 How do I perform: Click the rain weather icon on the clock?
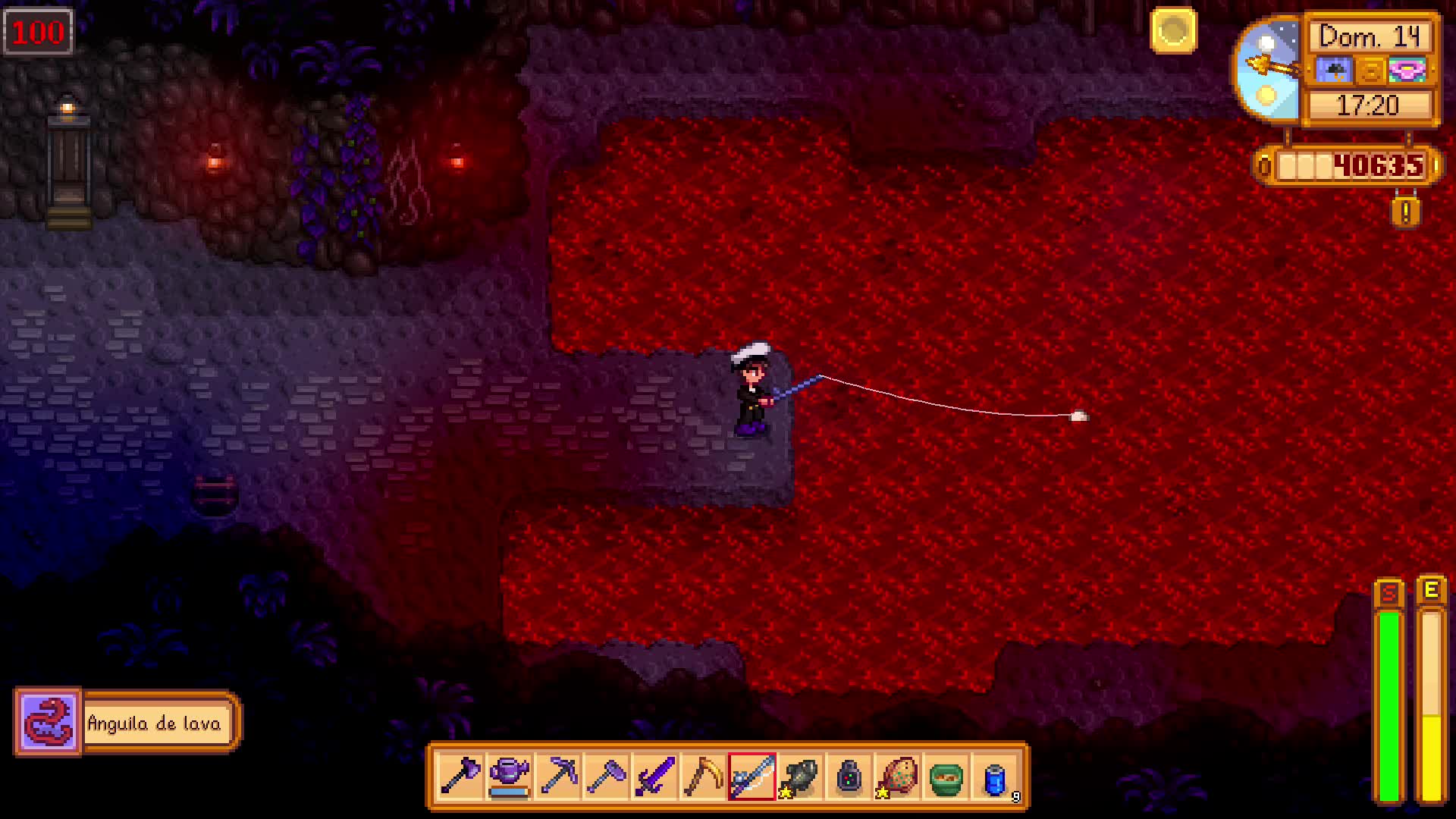point(1334,70)
